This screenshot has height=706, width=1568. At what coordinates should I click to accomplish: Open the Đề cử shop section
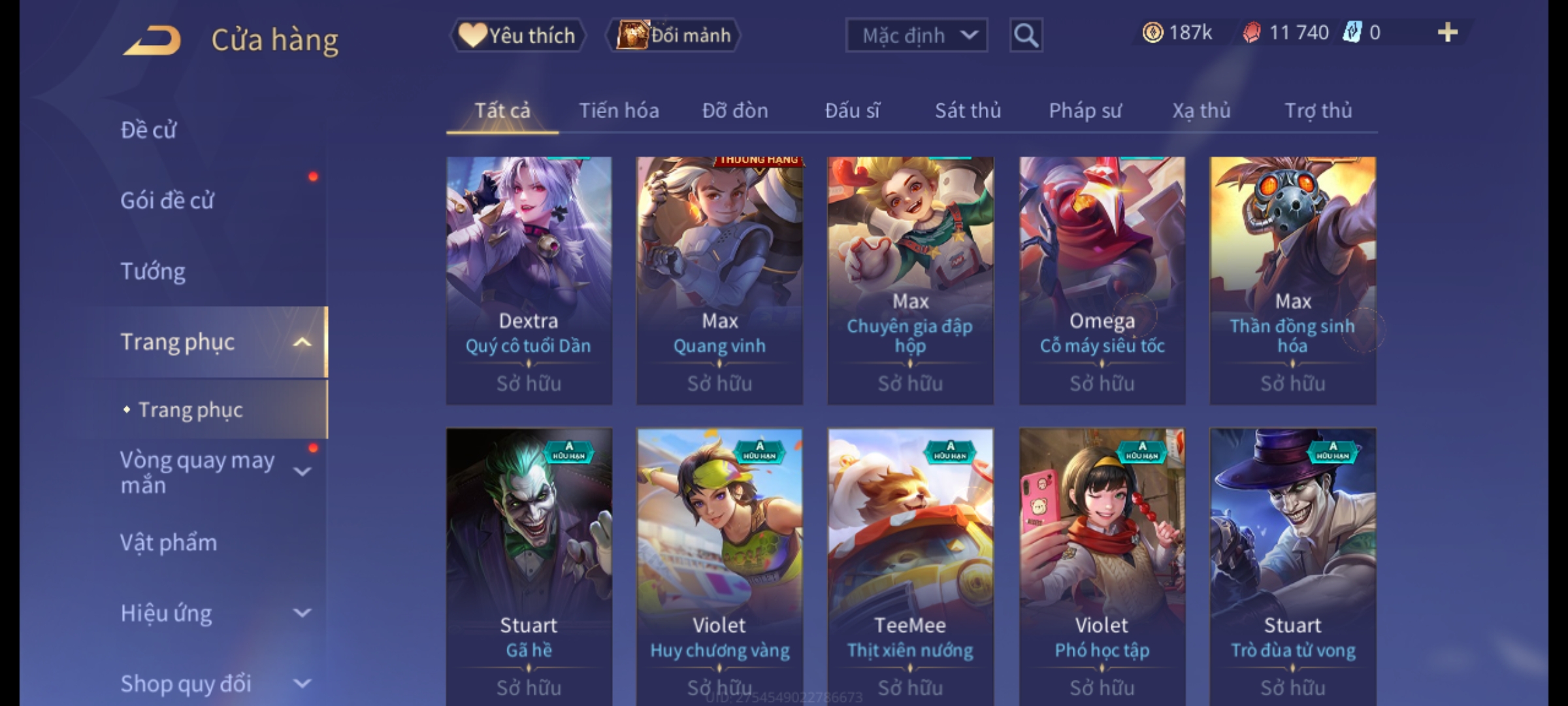pos(148,130)
